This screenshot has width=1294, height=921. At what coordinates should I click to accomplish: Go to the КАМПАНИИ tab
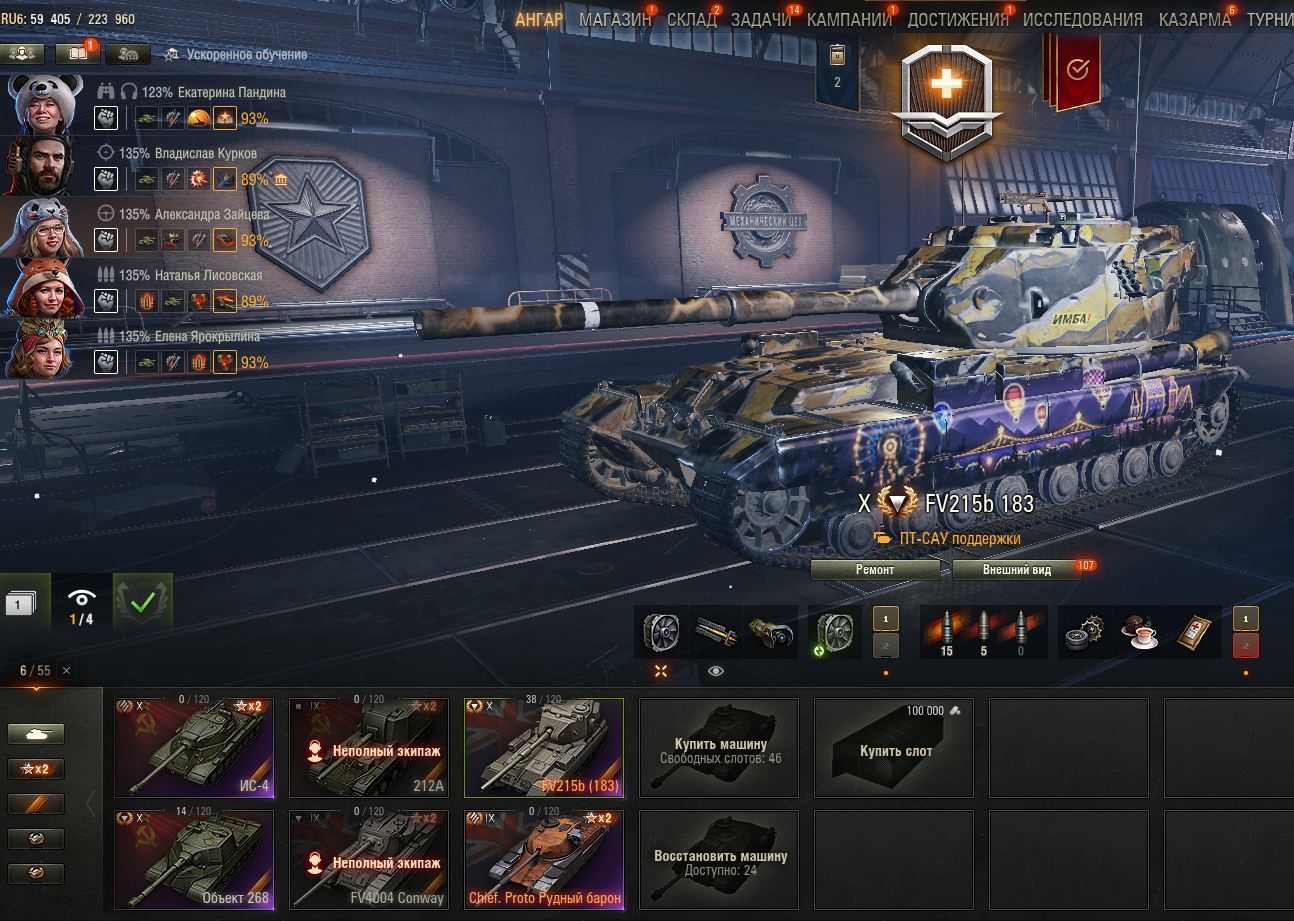849,20
